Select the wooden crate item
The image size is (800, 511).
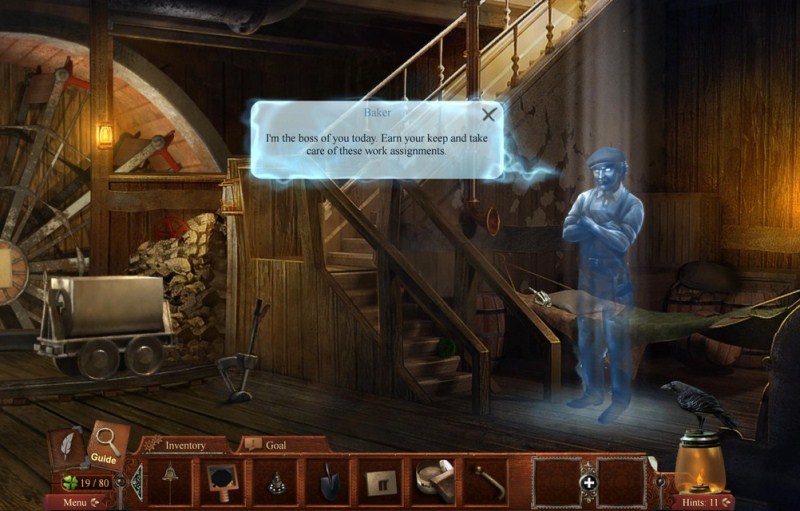[x=380, y=481]
